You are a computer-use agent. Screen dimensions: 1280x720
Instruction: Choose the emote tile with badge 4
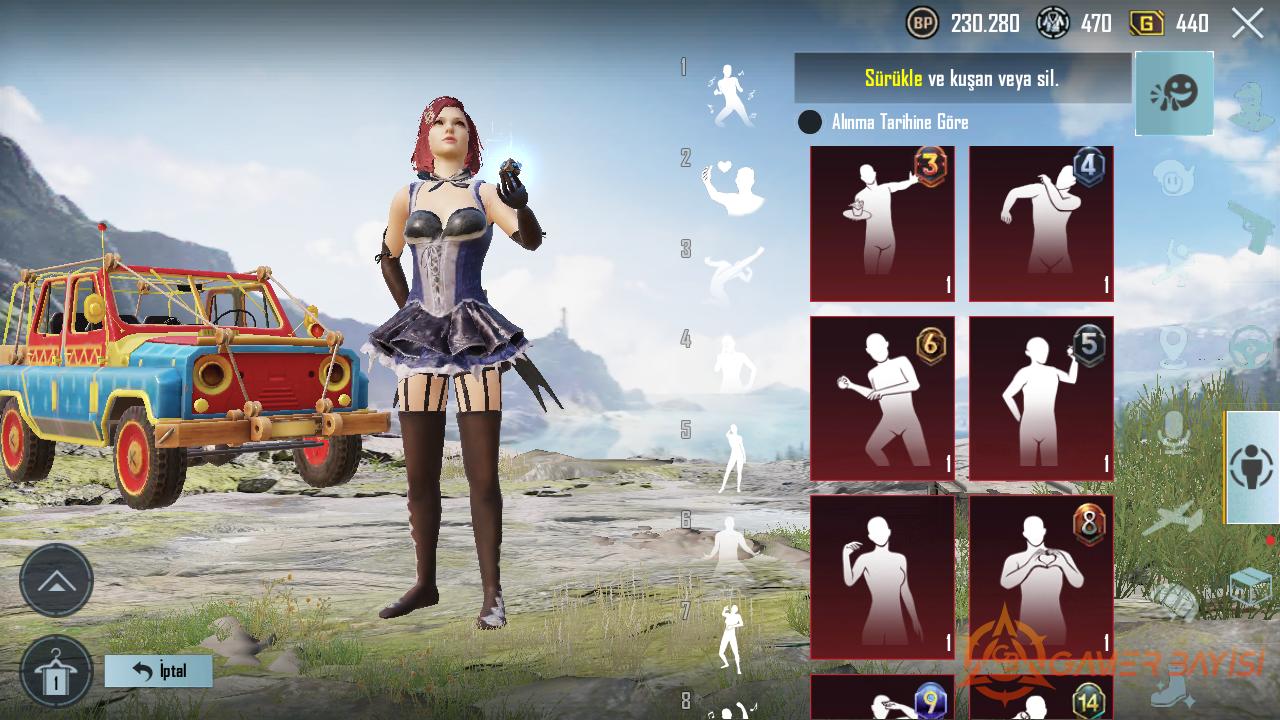click(x=1041, y=224)
